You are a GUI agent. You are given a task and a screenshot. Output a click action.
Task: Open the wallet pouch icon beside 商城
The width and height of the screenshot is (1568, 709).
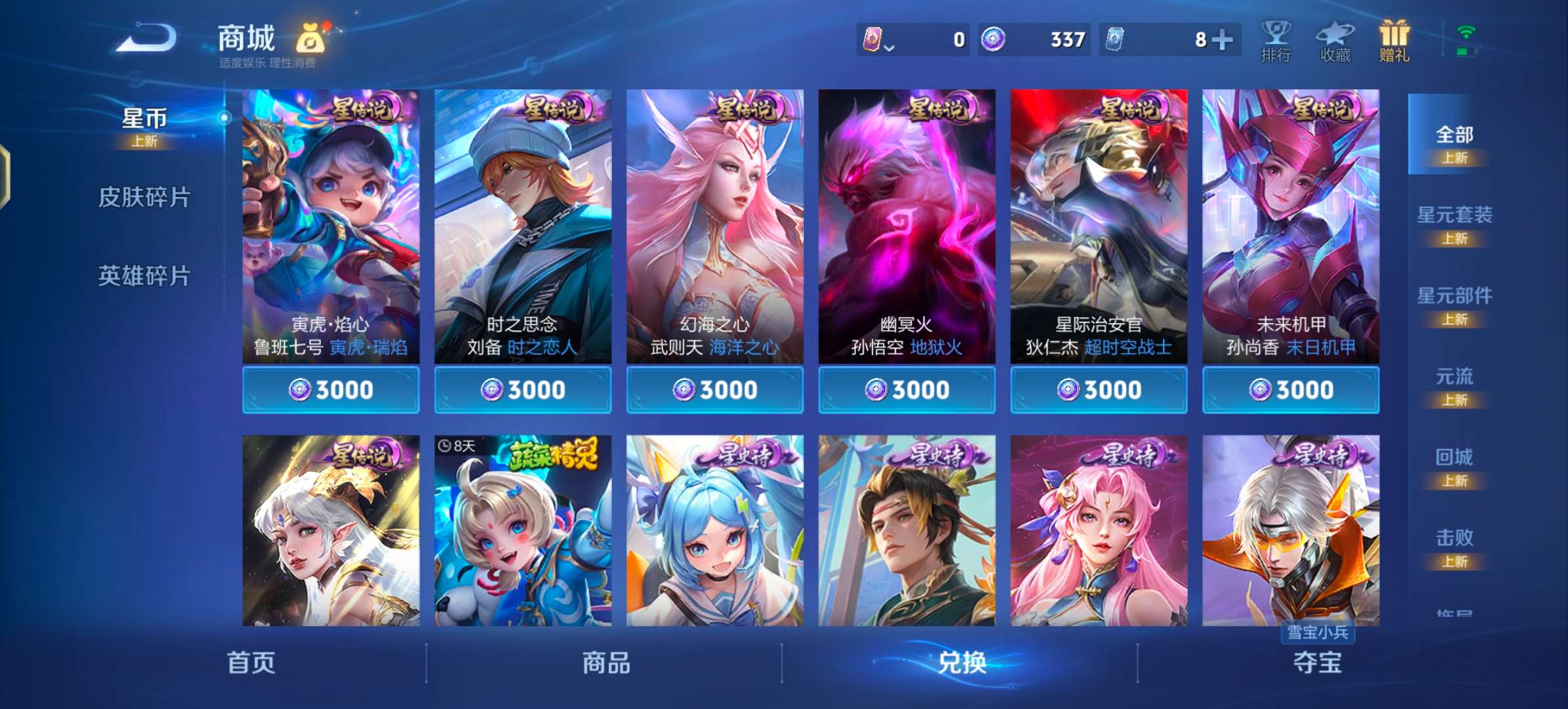[312, 39]
